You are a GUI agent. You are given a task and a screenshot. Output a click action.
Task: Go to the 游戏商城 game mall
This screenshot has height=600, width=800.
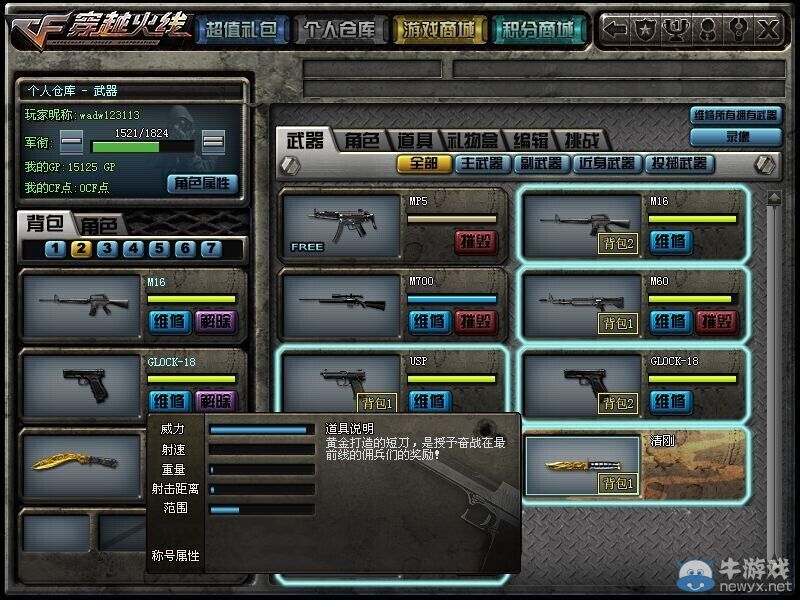coord(439,30)
